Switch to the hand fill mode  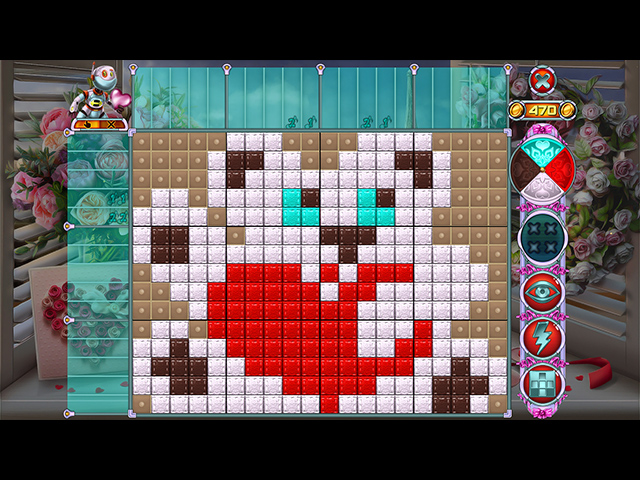(89, 125)
